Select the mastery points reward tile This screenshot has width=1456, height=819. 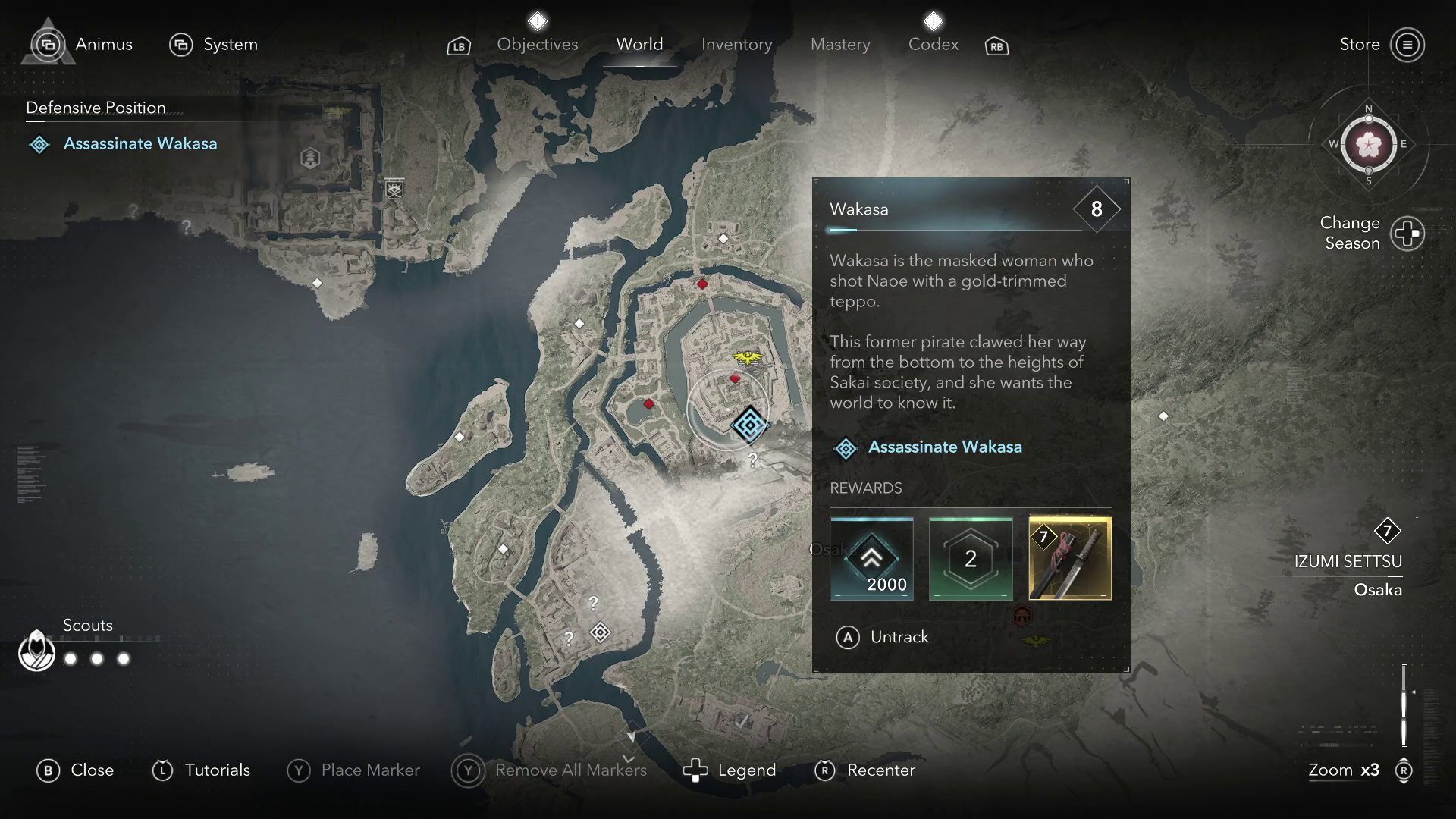click(971, 559)
